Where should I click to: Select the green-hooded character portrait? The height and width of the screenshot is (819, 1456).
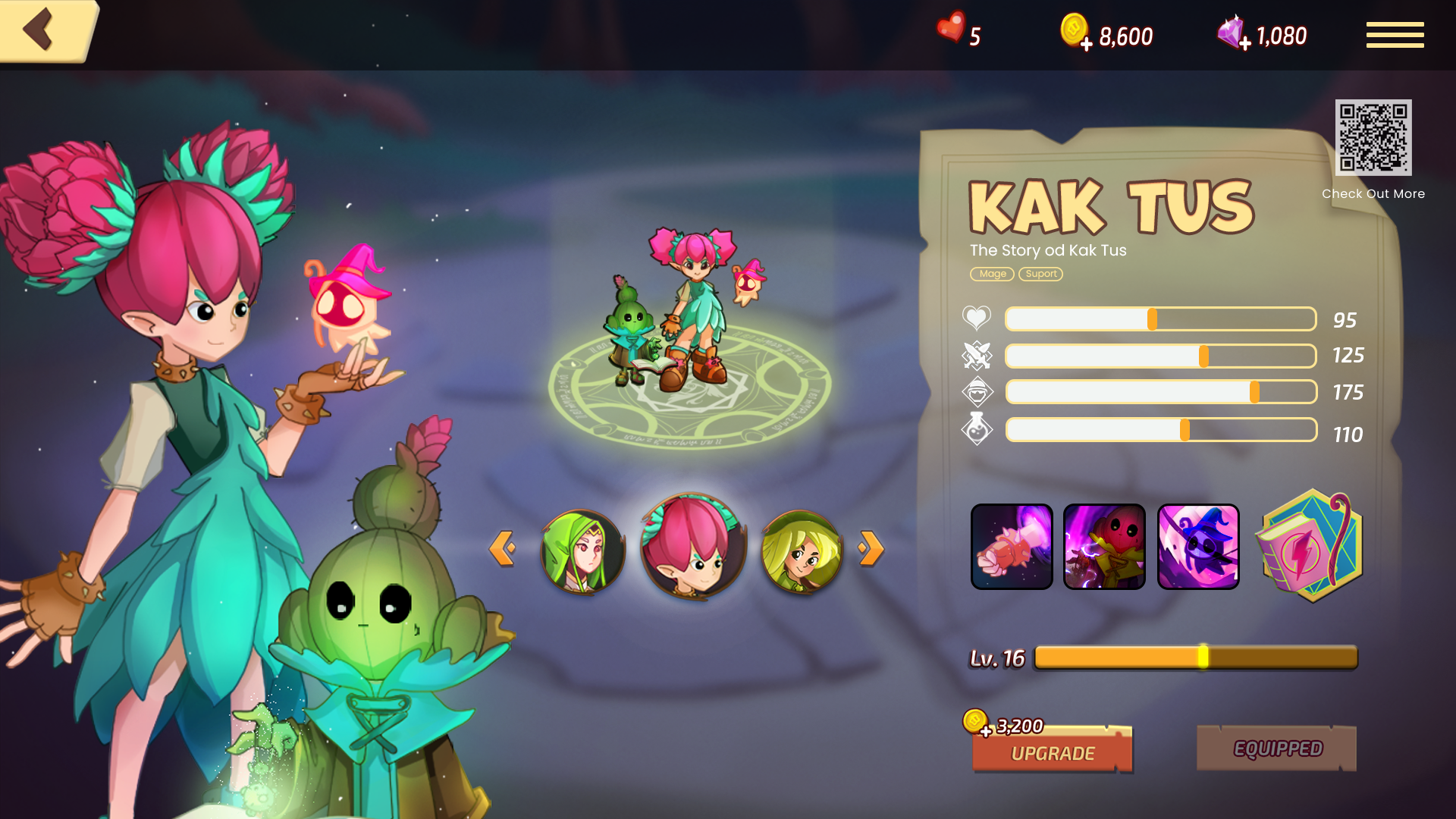click(x=582, y=551)
